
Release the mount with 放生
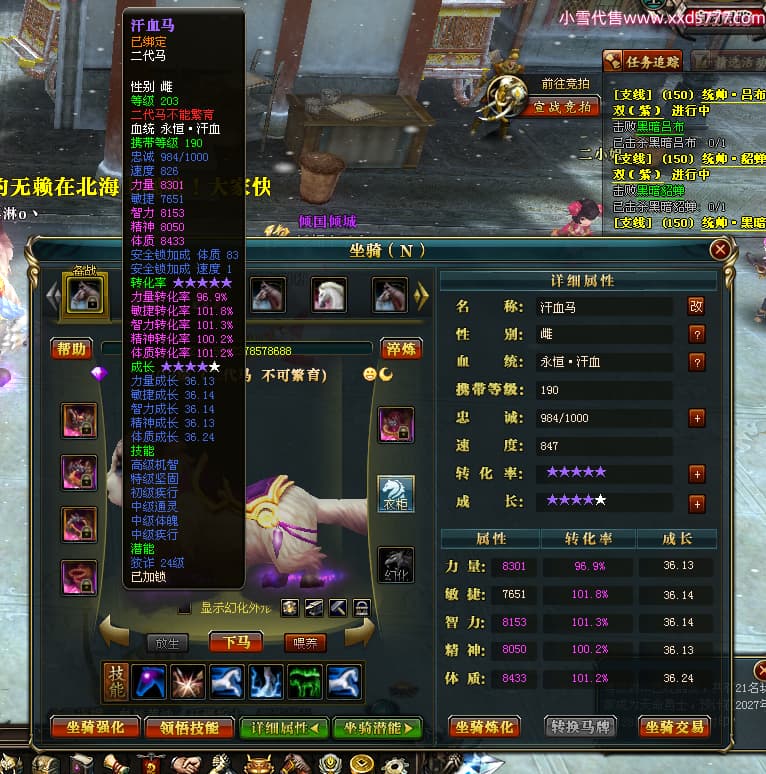pyautogui.click(x=168, y=642)
